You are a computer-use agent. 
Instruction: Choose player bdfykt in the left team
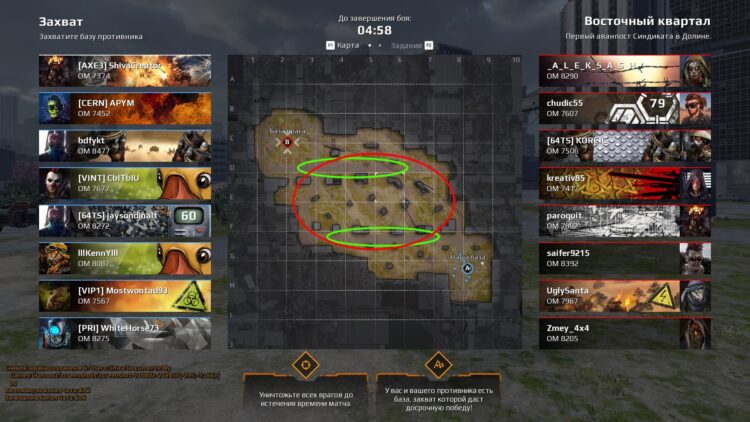pos(125,146)
